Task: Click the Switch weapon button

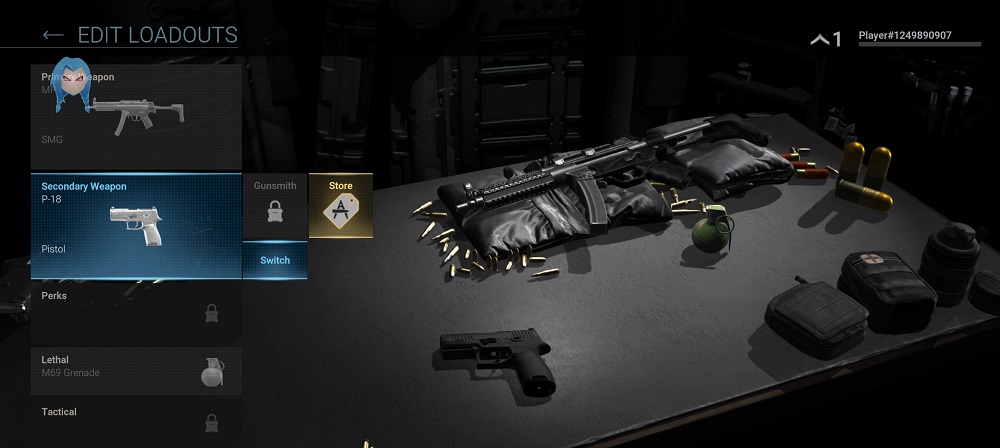Action: click(x=275, y=260)
